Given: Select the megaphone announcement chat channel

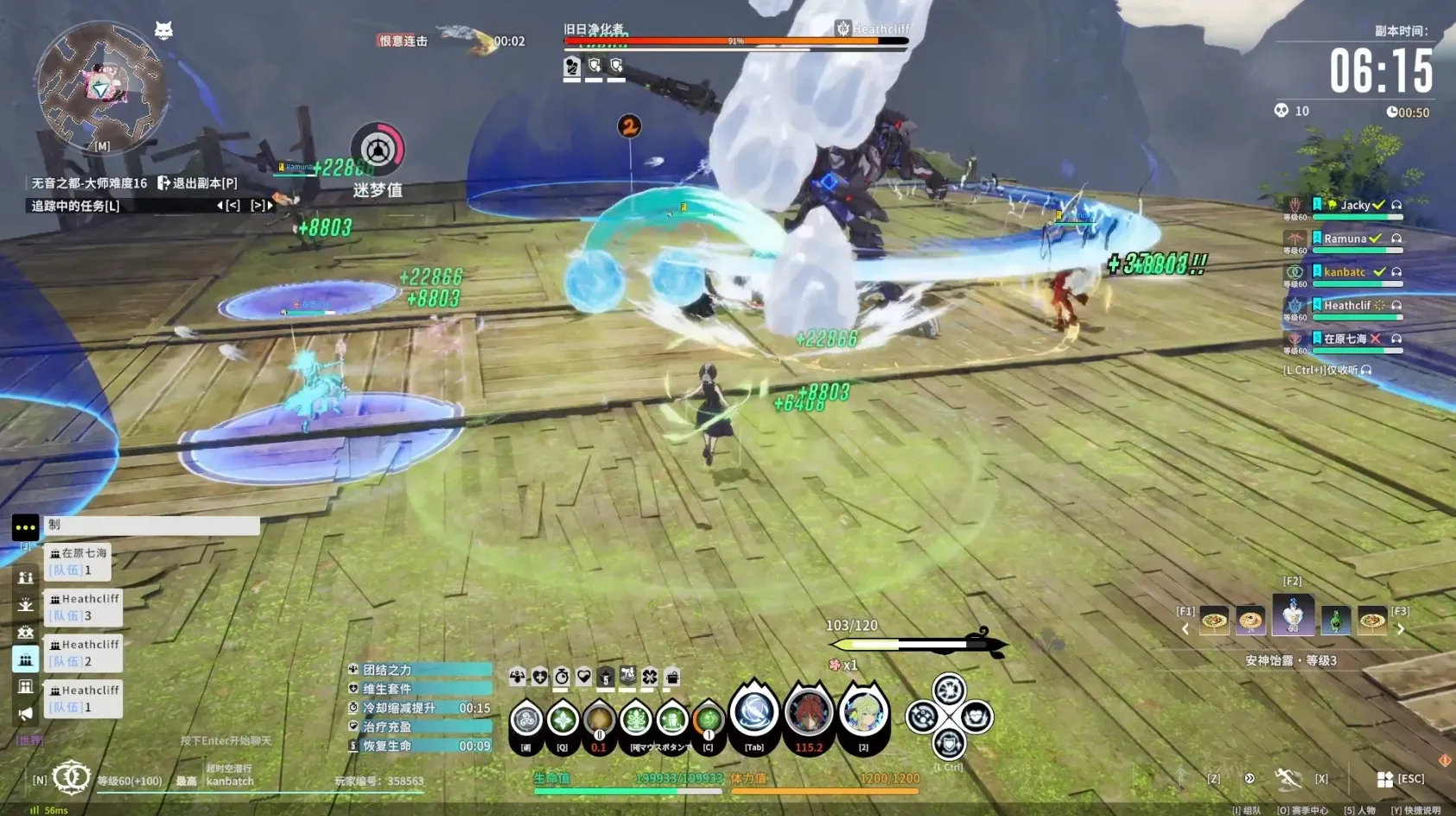Looking at the screenshot, I should coord(25,713).
